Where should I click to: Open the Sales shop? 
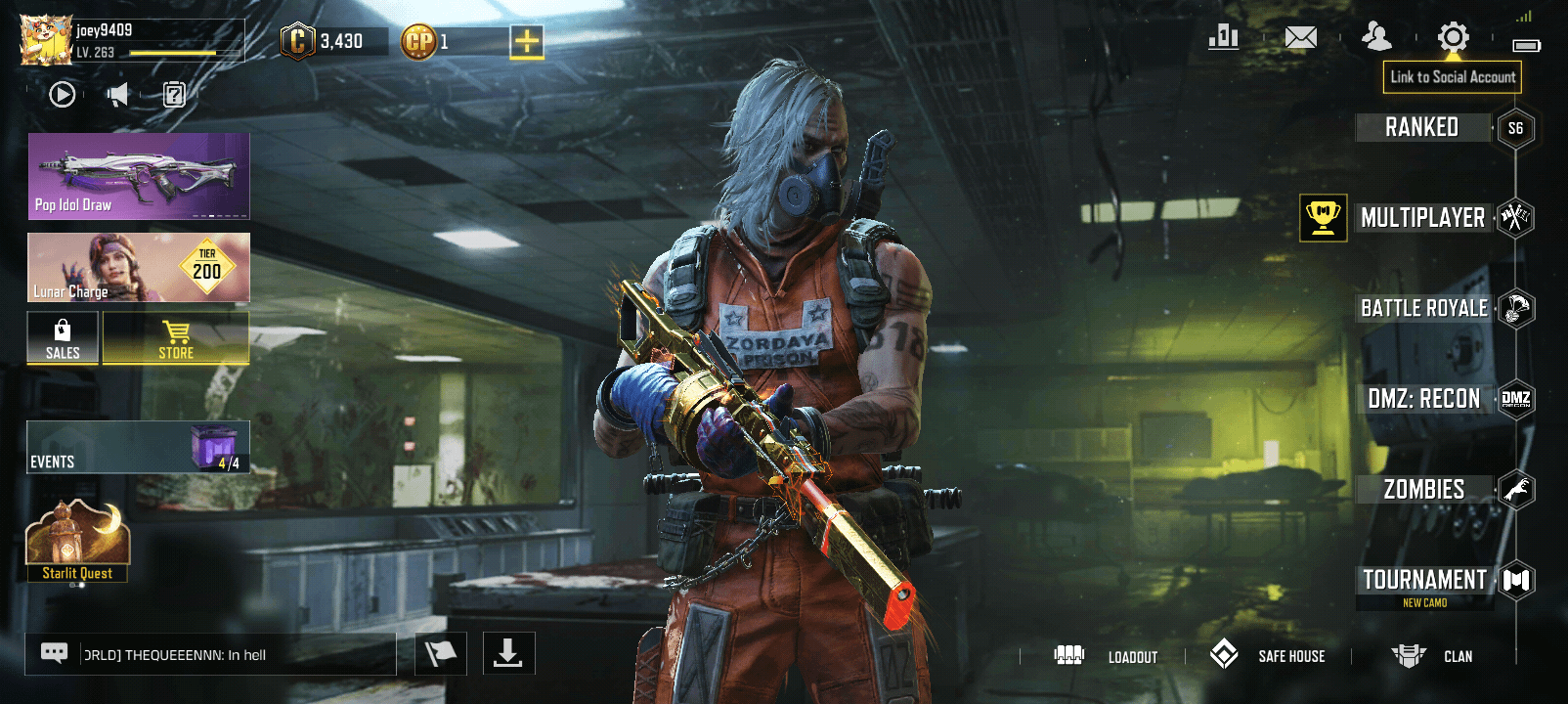63,338
